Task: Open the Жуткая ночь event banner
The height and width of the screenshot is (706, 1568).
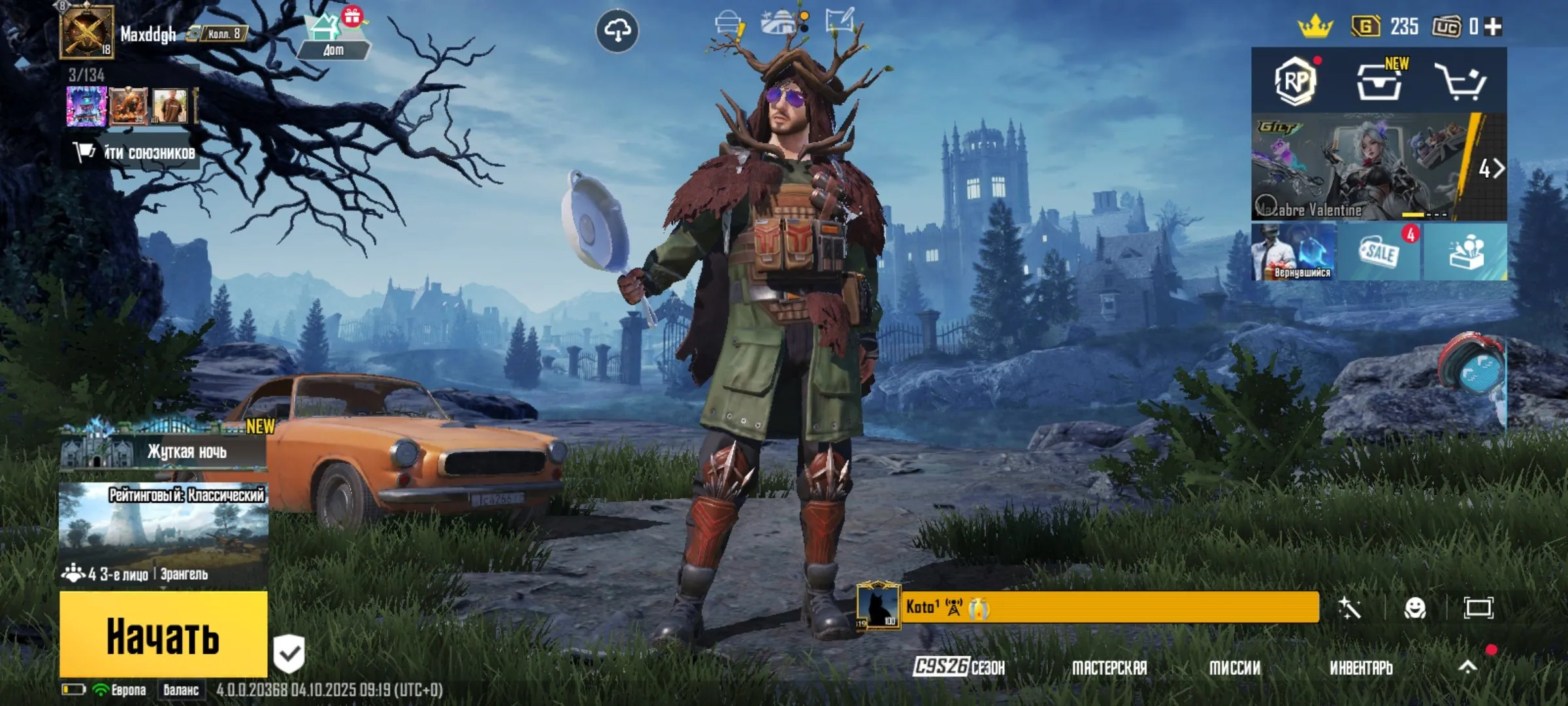Action: pos(163,451)
